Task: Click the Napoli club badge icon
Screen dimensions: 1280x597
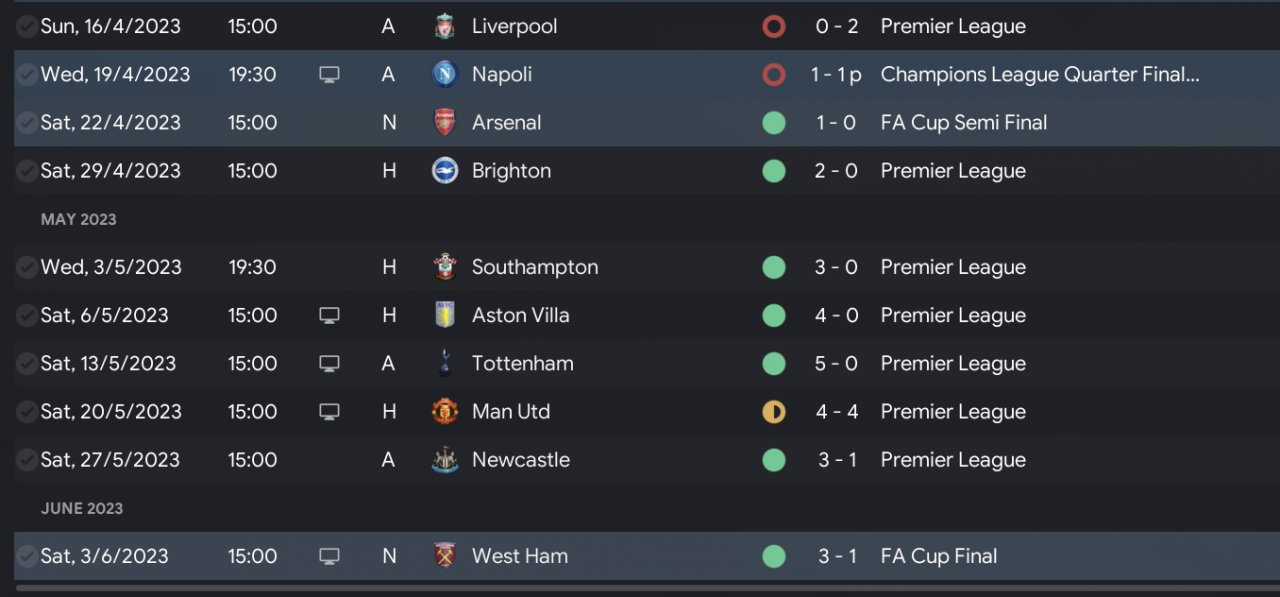Action: 445,74
